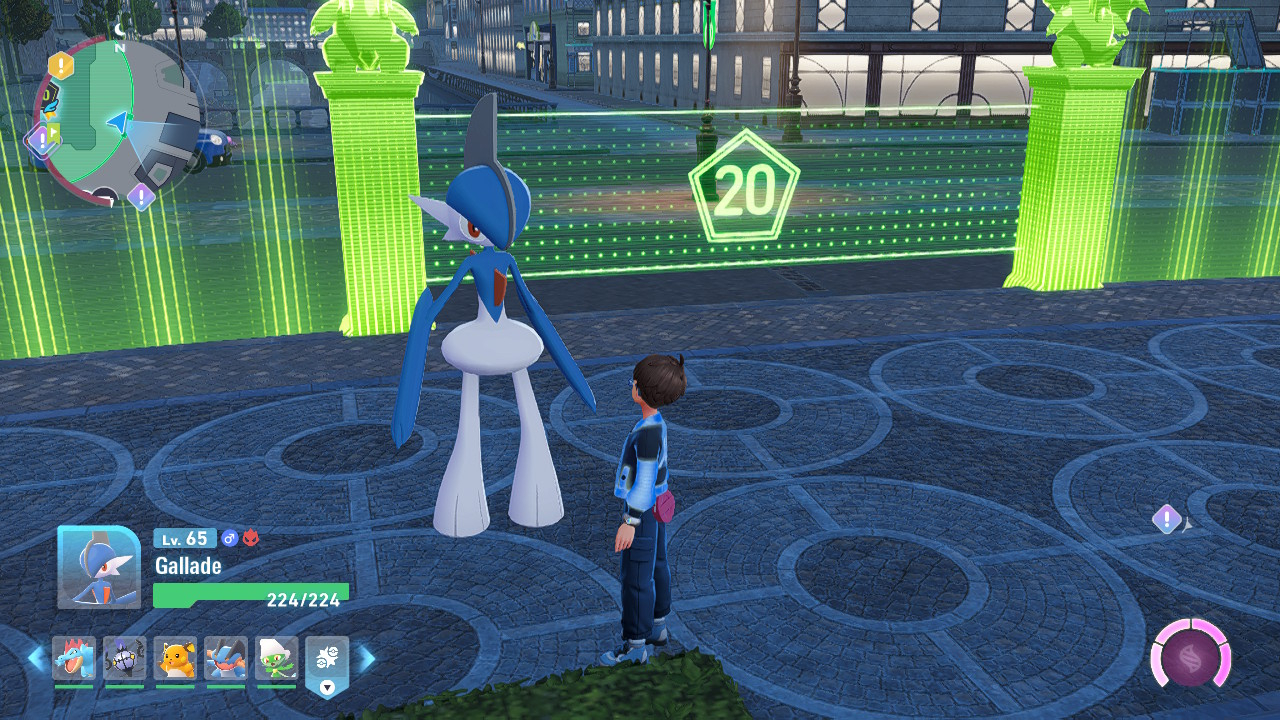Click the right arrow of the party bar
This screenshot has height=720, width=1280.
(x=367, y=659)
